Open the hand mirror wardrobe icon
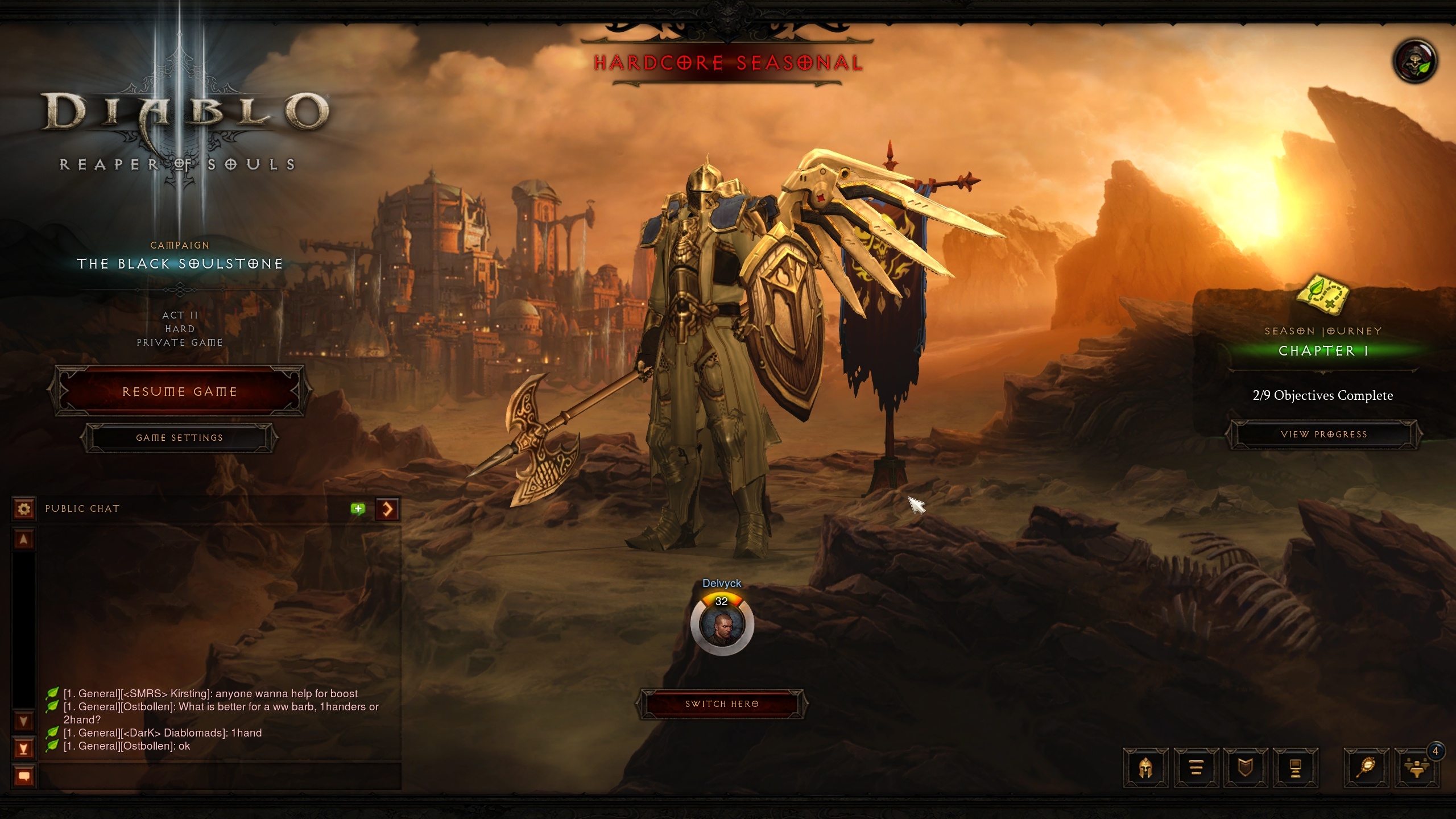The image size is (1456, 819). click(x=1366, y=768)
